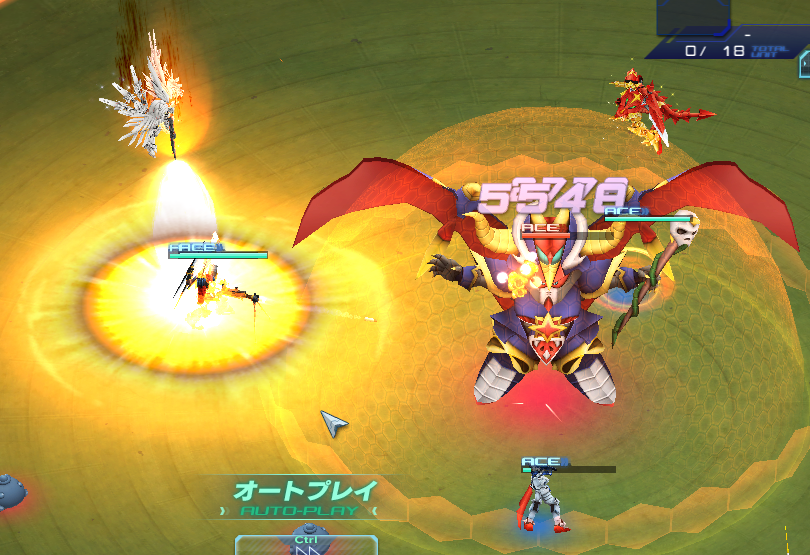Click the fast-forward double-arrow button
This screenshot has height=555, width=810.
(306, 547)
